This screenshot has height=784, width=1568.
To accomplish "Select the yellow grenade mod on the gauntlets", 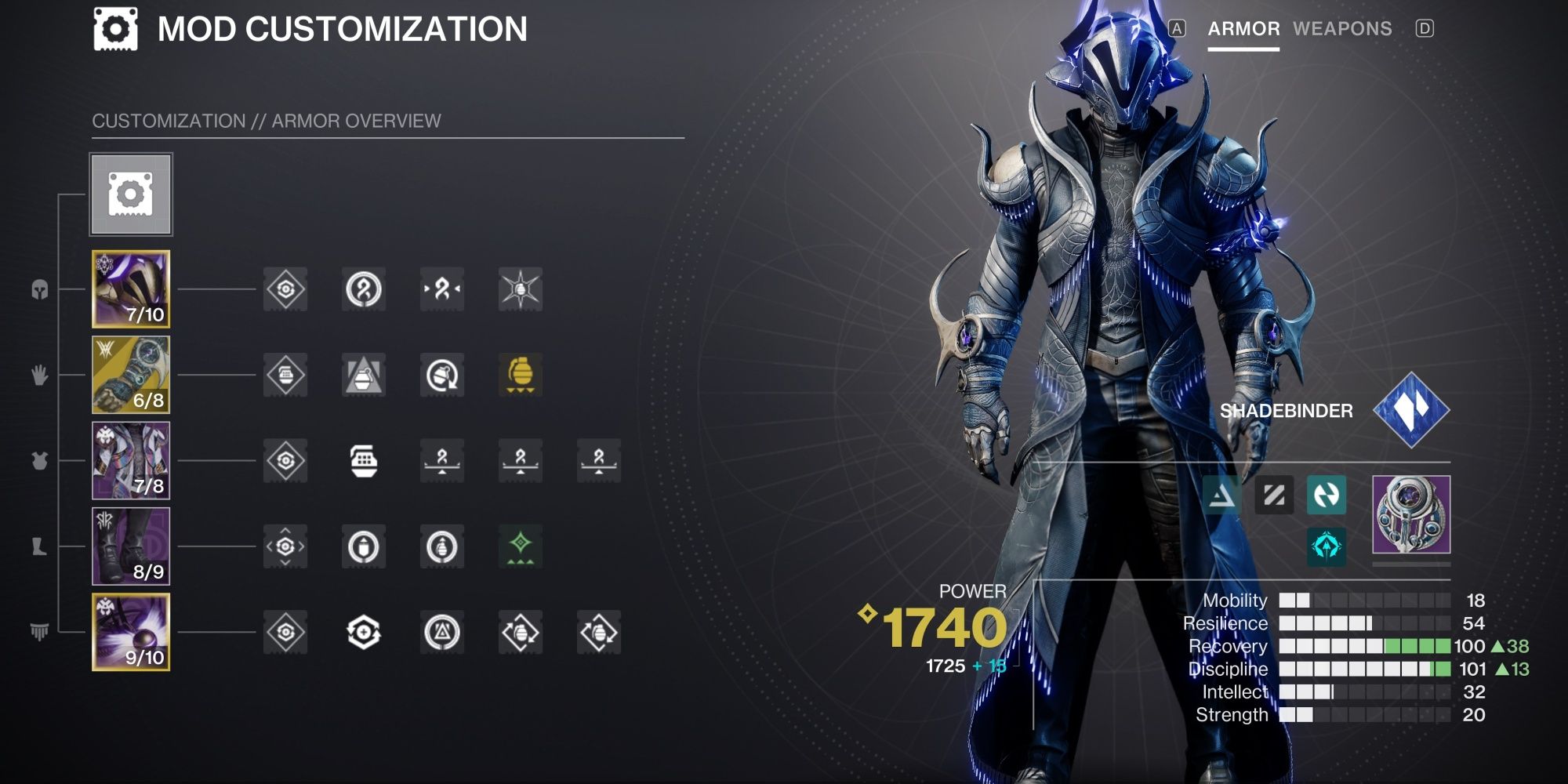I will click(x=521, y=375).
